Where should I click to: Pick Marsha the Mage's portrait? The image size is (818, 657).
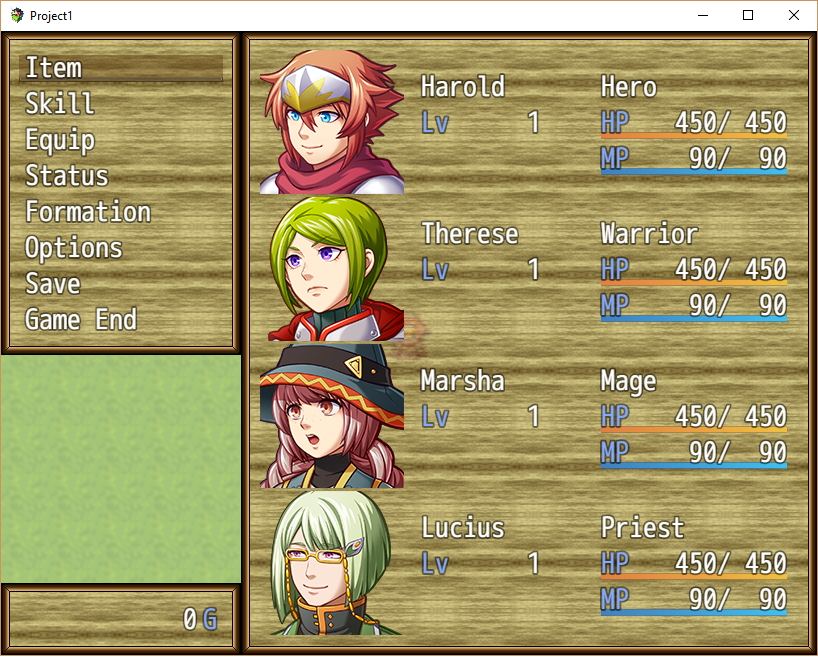[332, 415]
